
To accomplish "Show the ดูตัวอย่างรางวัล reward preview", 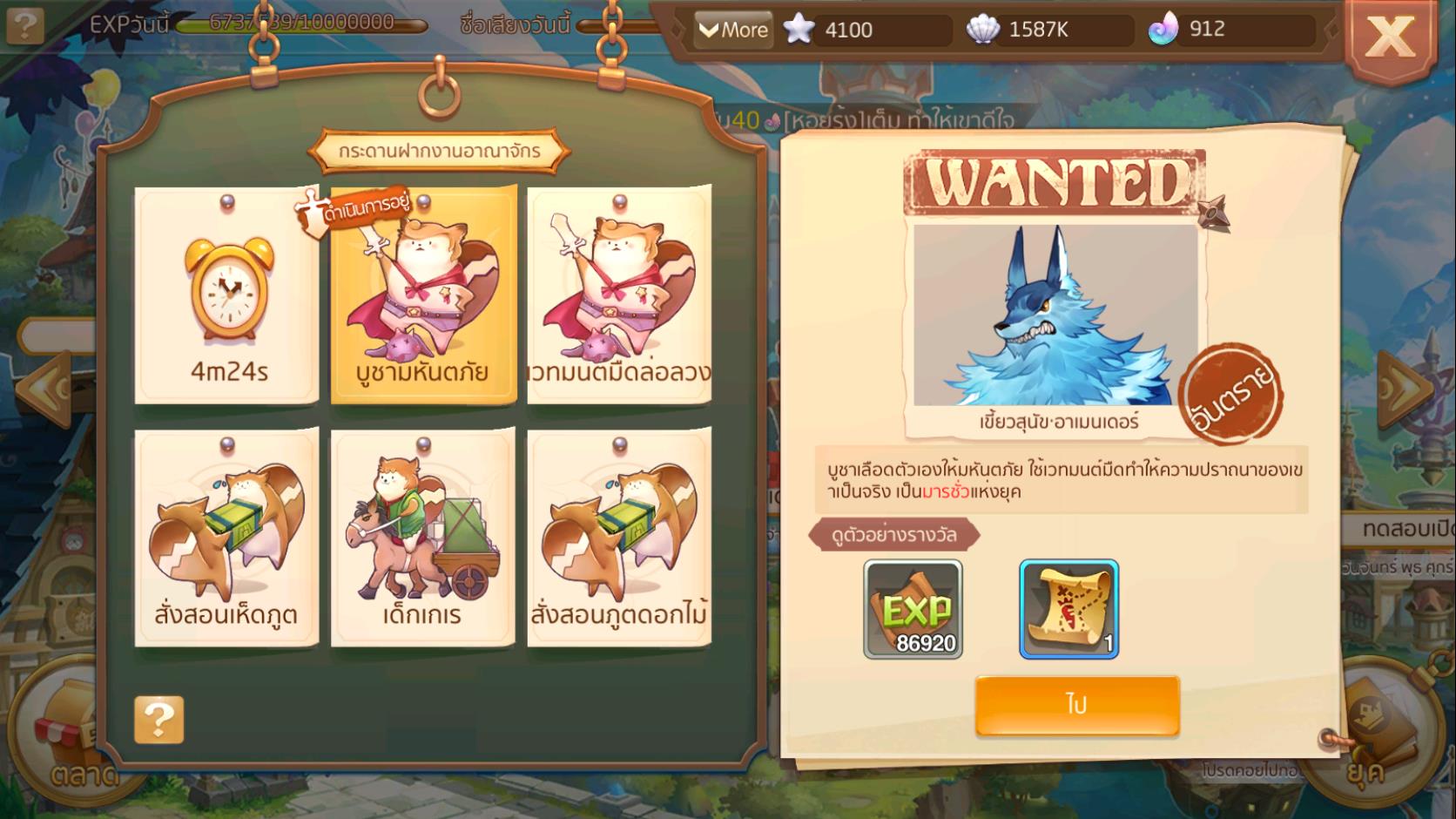I will pyautogui.click(x=894, y=535).
